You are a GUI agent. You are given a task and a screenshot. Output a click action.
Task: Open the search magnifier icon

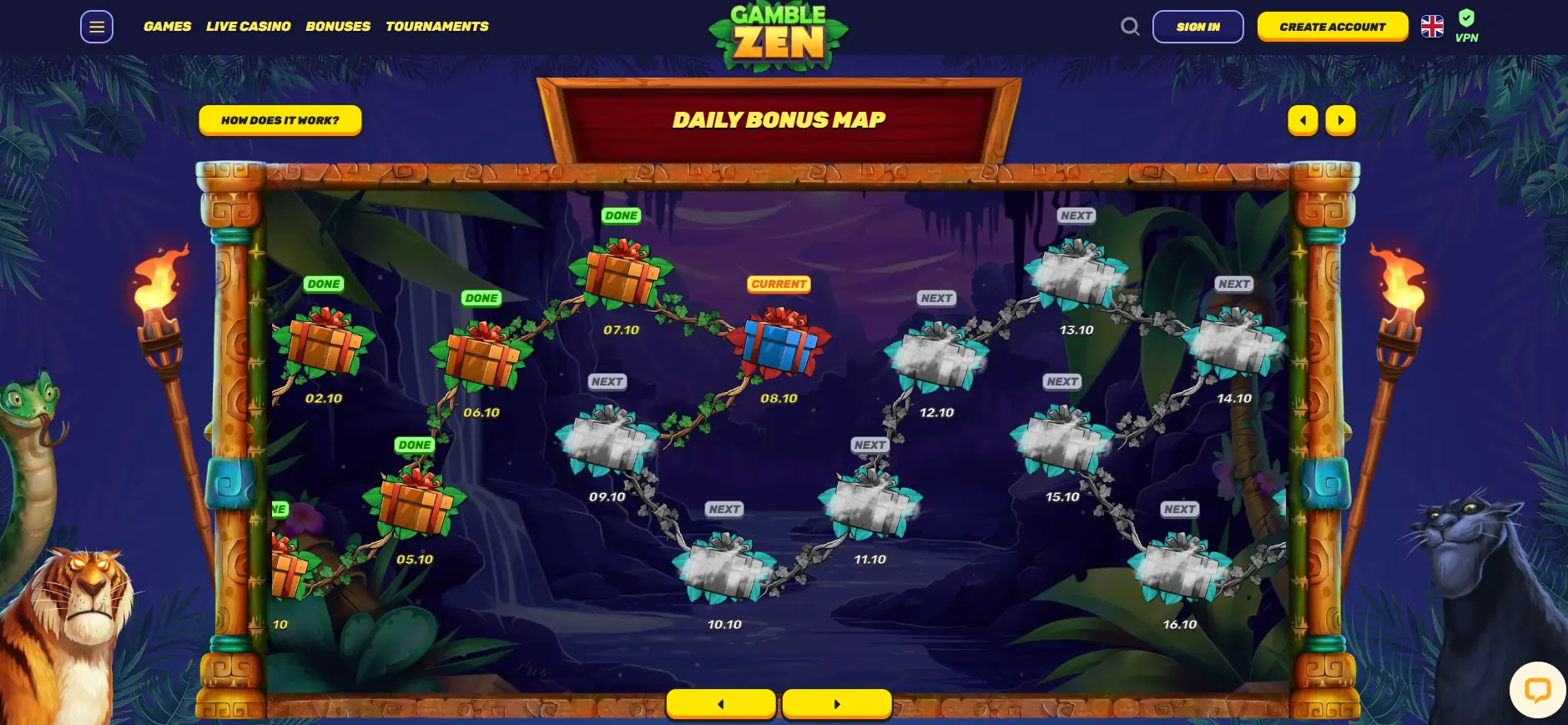click(x=1130, y=27)
